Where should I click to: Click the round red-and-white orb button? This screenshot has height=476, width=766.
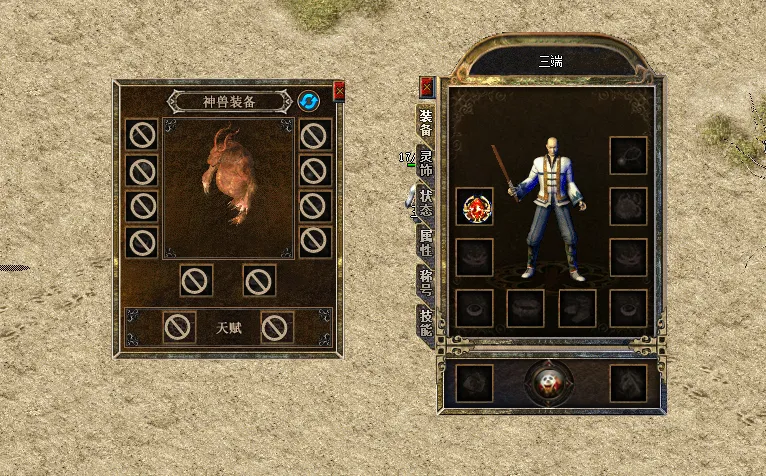tap(549, 382)
